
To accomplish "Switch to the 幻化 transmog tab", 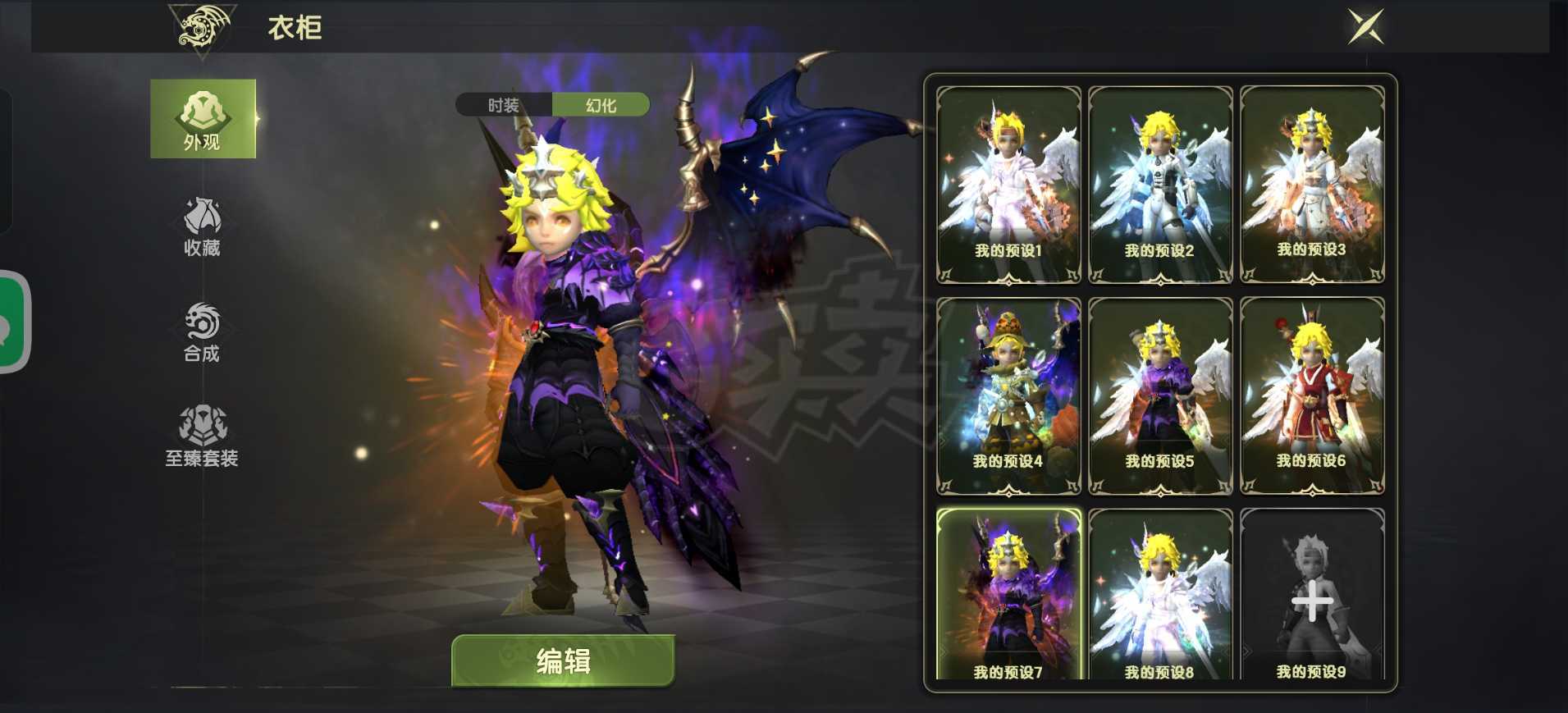I will [603, 105].
